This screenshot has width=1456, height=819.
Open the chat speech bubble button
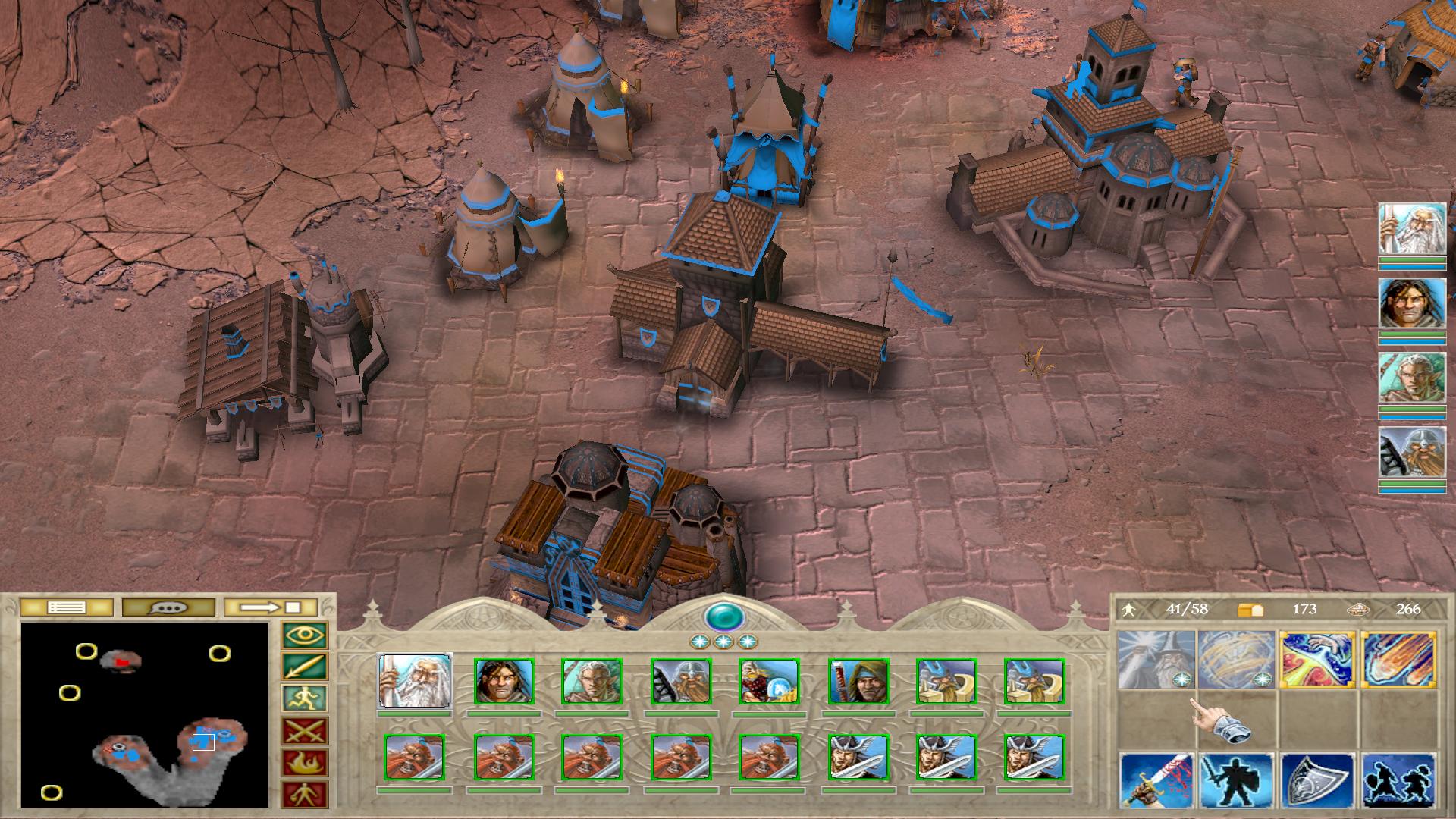pyautogui.click(x=170, y=607)
